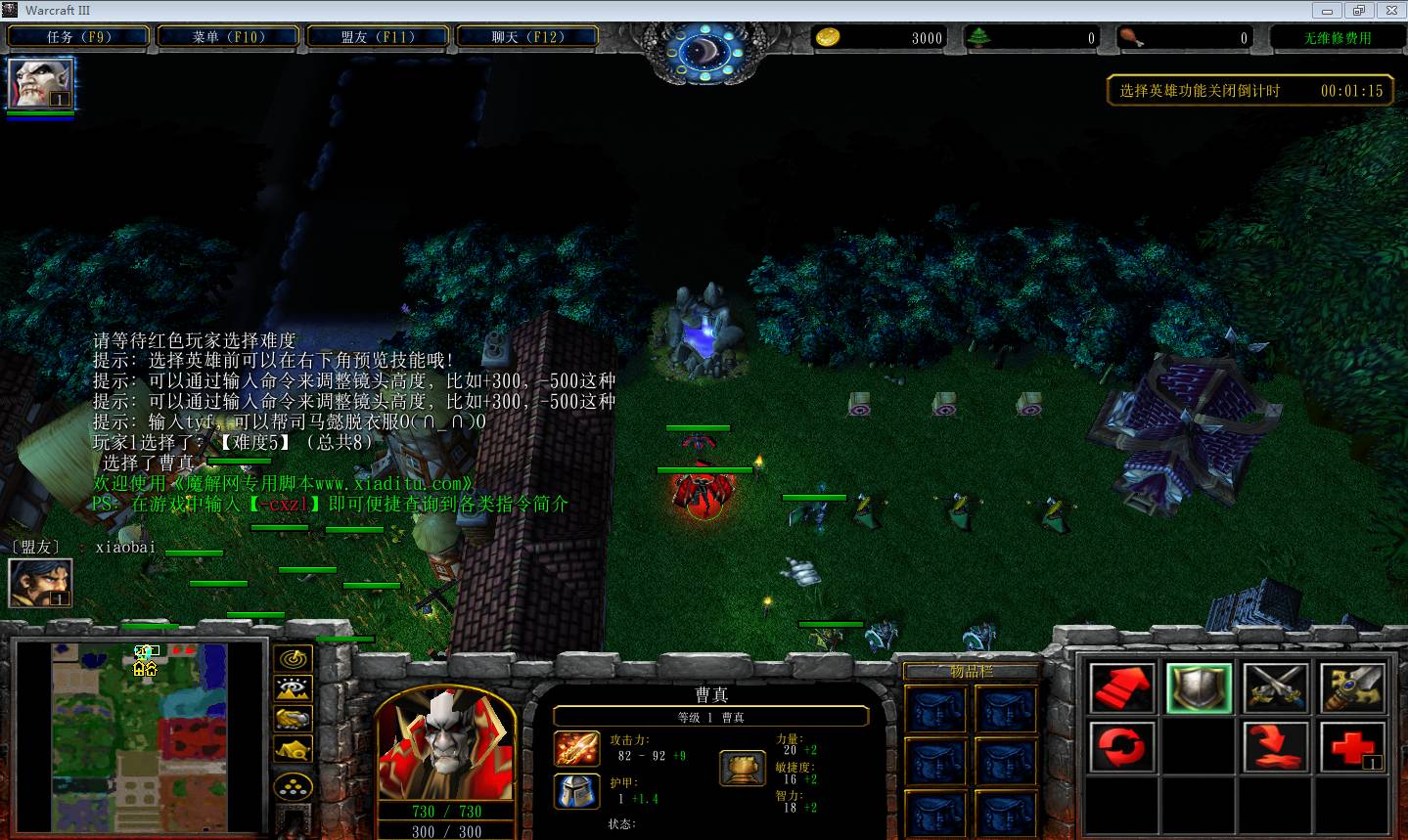Activate the minimap signal ping button

pos(293,660)
